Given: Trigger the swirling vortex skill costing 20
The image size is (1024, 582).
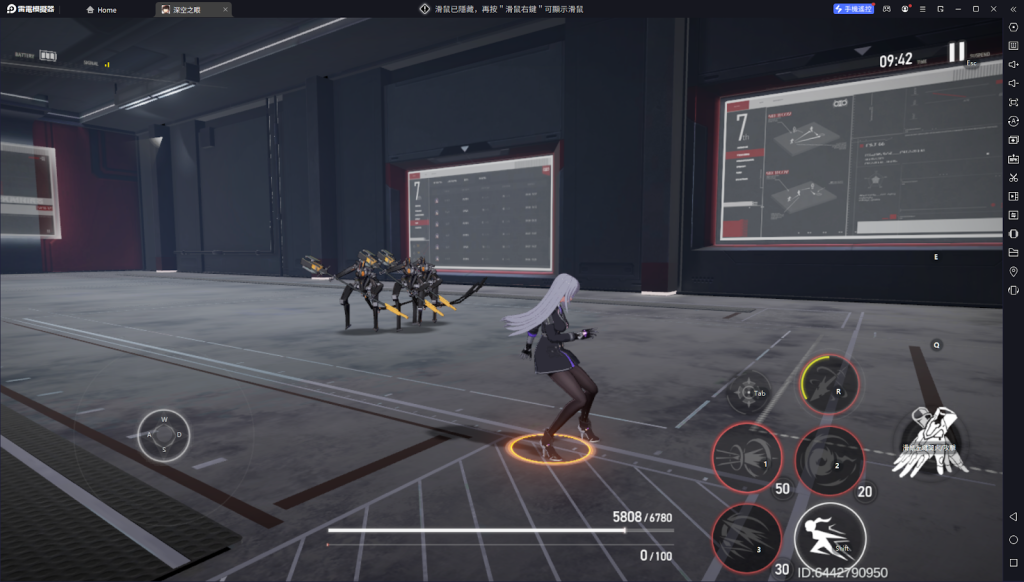Looking at the screenshot, I should tap(829, 460).
